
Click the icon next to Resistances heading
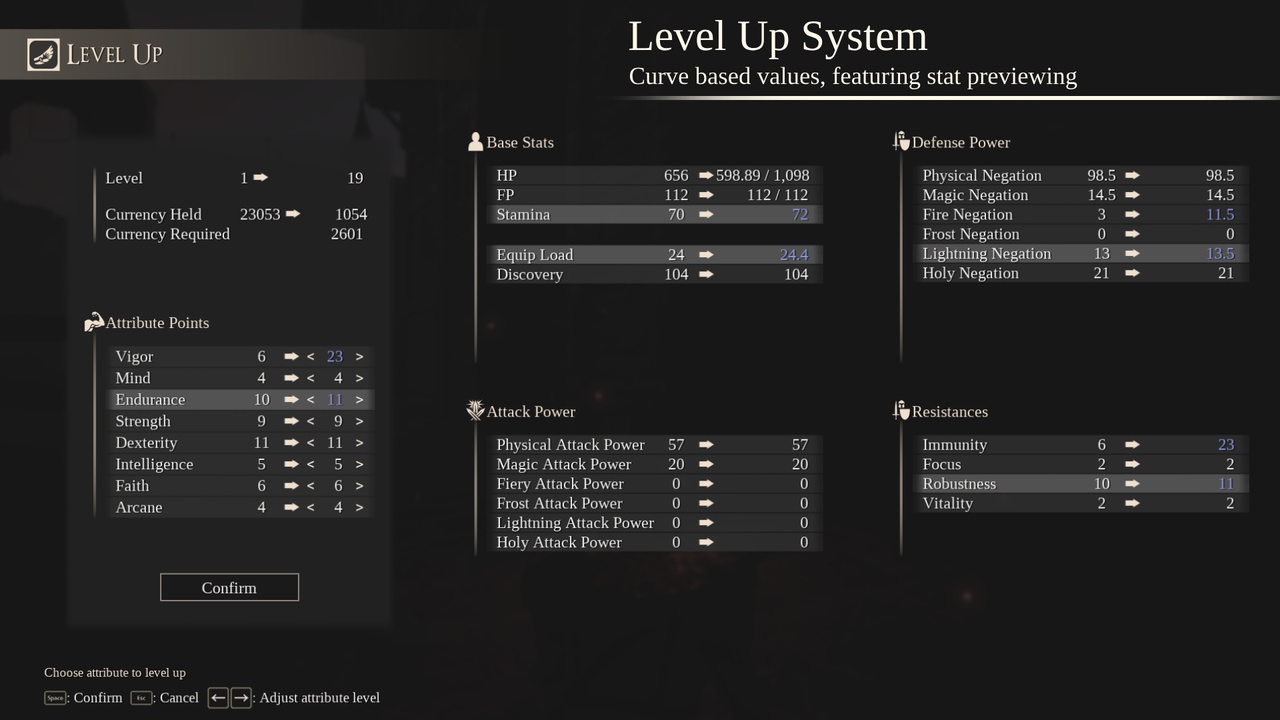900,410
